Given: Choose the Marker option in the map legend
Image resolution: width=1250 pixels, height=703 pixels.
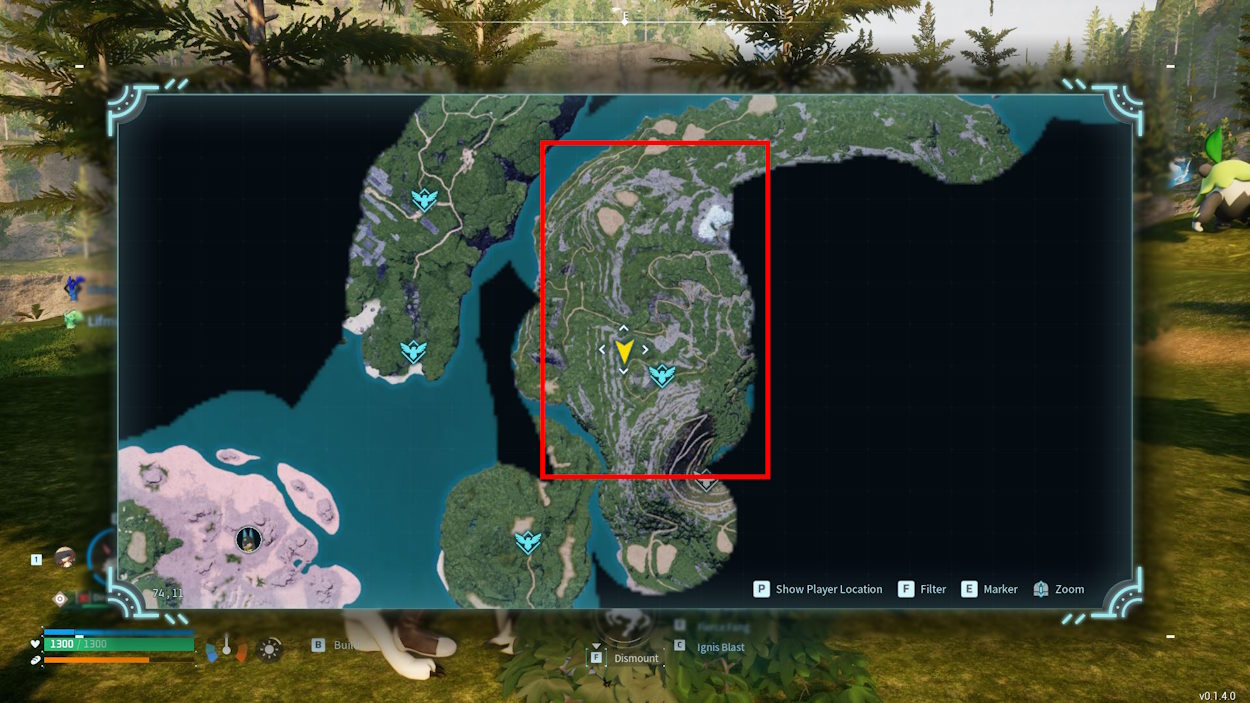Looking at the screenshot, I should click(989, 589).
